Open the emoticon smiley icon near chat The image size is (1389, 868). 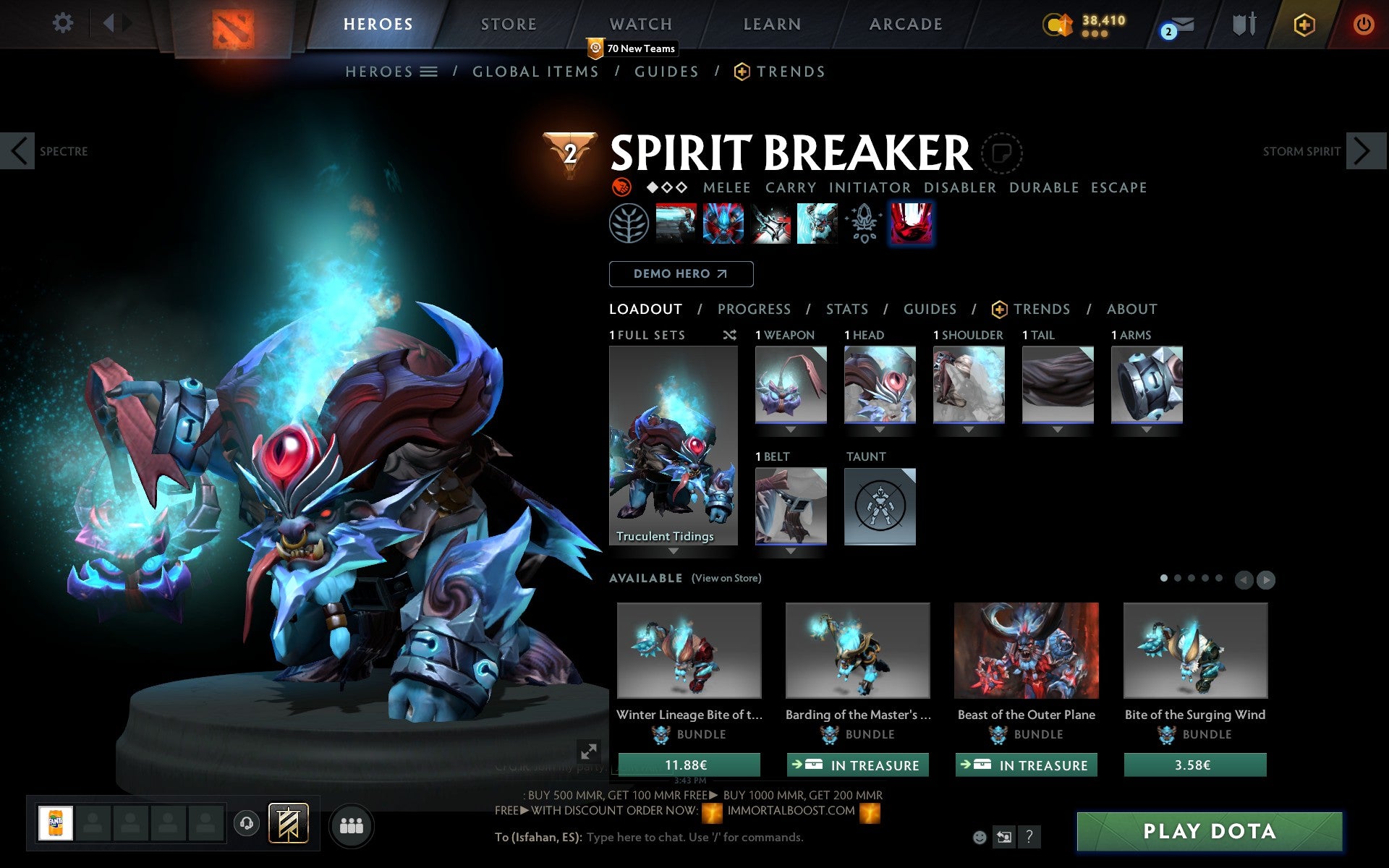coord(981,838)
